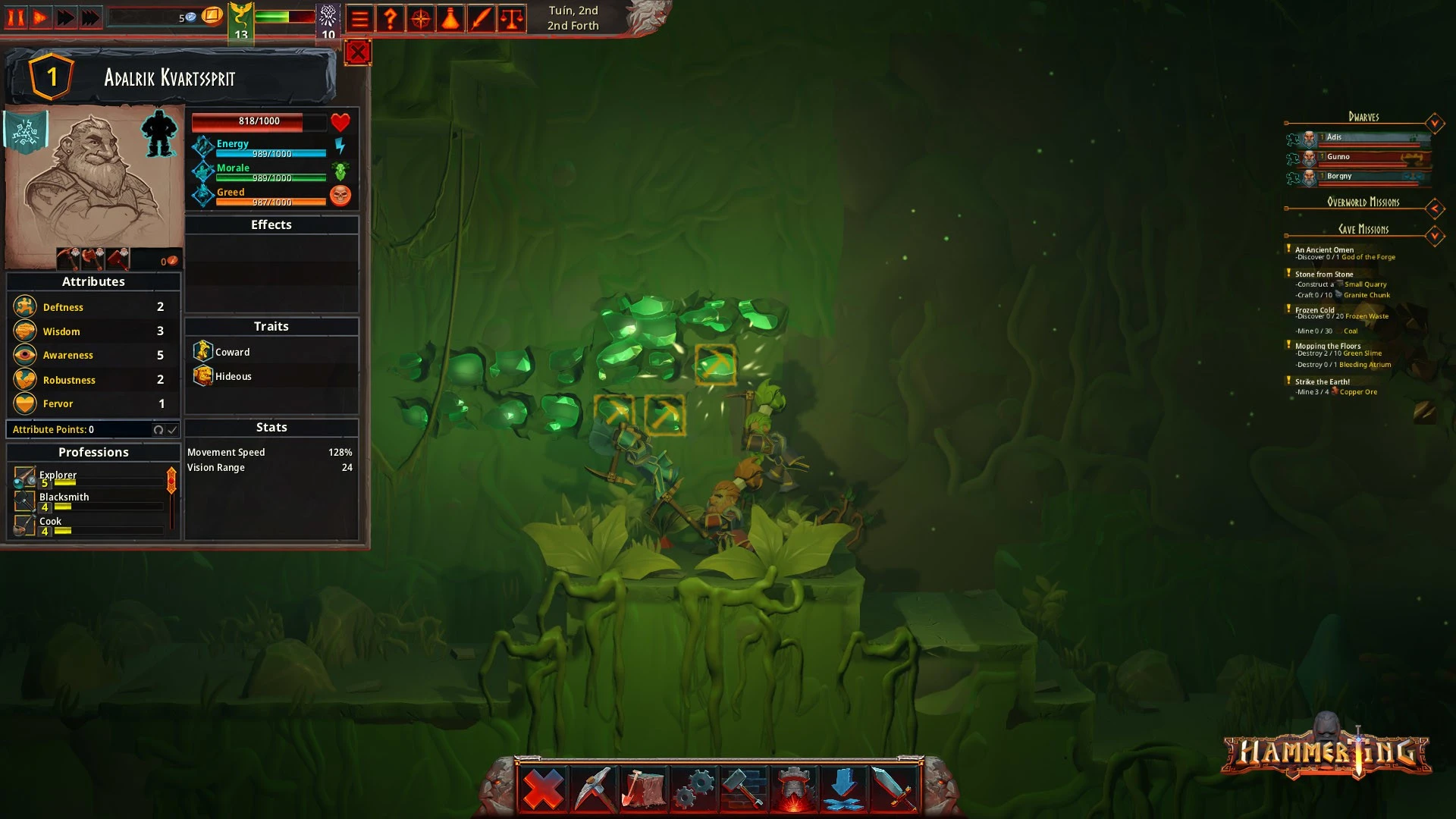
Task: Open the question mark help button
Action: [x=391, y=19]
